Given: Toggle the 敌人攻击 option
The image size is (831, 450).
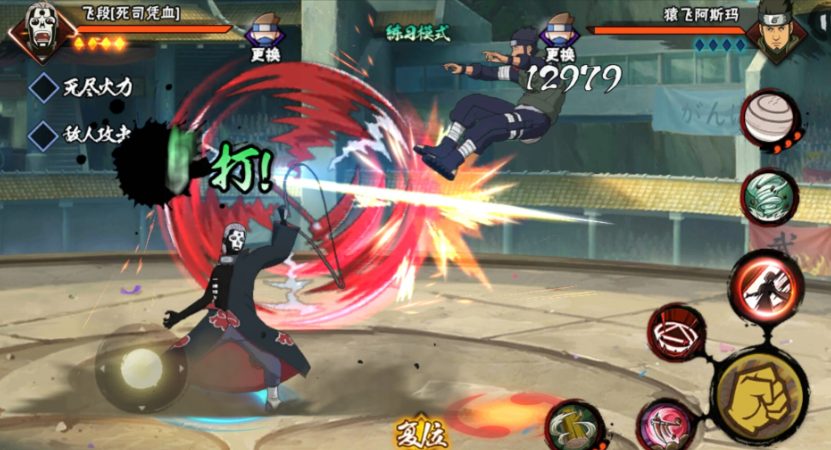Looking at the screenshot, I should click(x=45, y=135).
